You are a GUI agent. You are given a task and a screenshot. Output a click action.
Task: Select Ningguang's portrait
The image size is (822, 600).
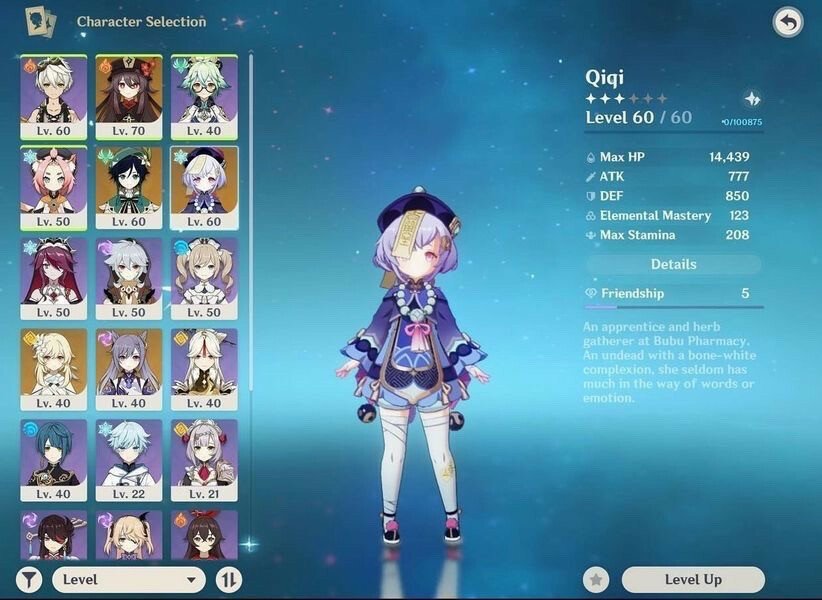tap(204, 369)
